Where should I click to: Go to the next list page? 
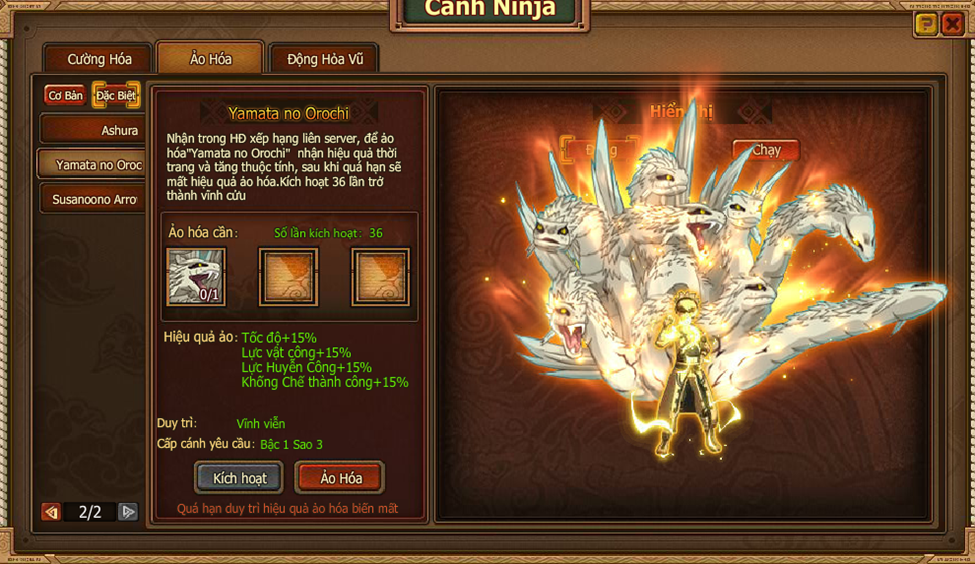click(x=128, y=512)
